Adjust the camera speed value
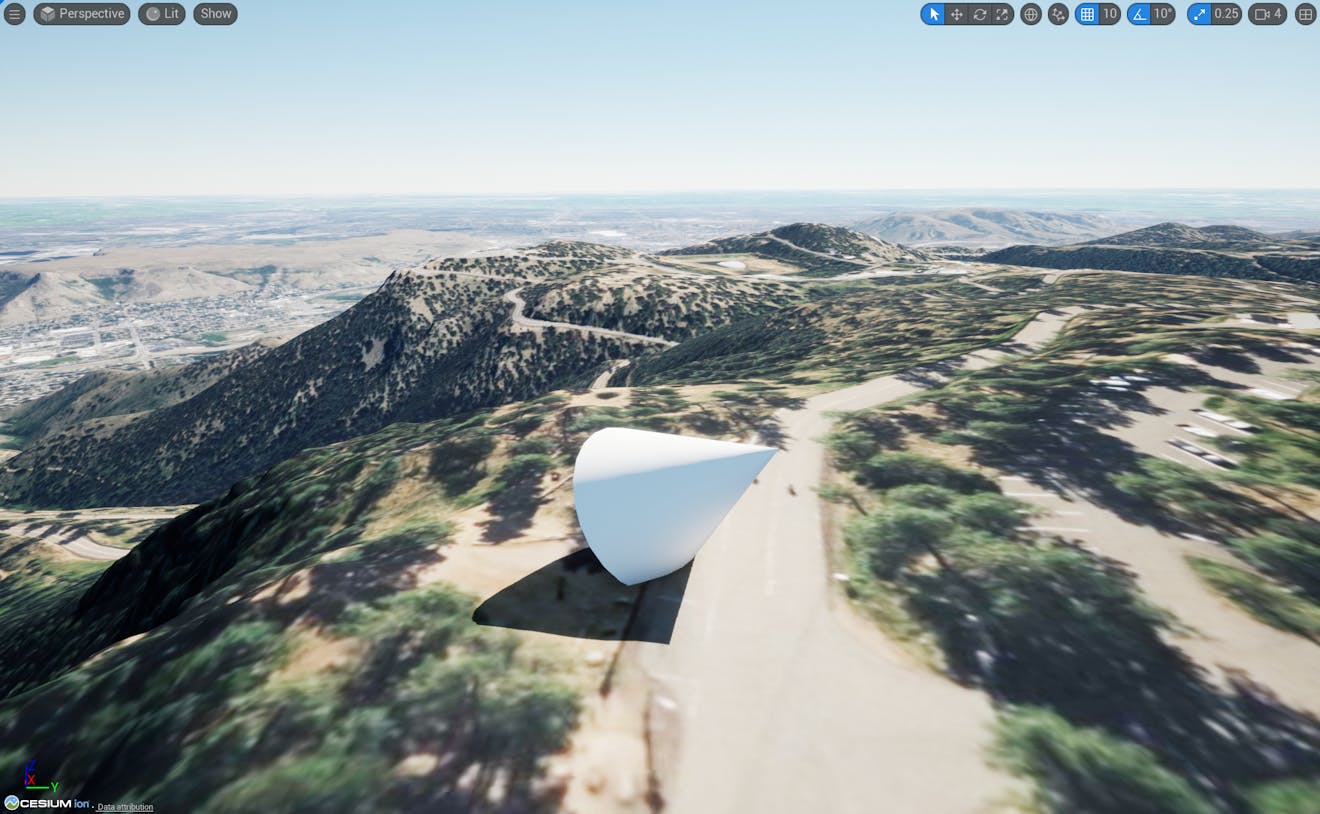1320x814 pixels. click(x=1272, y=14)
